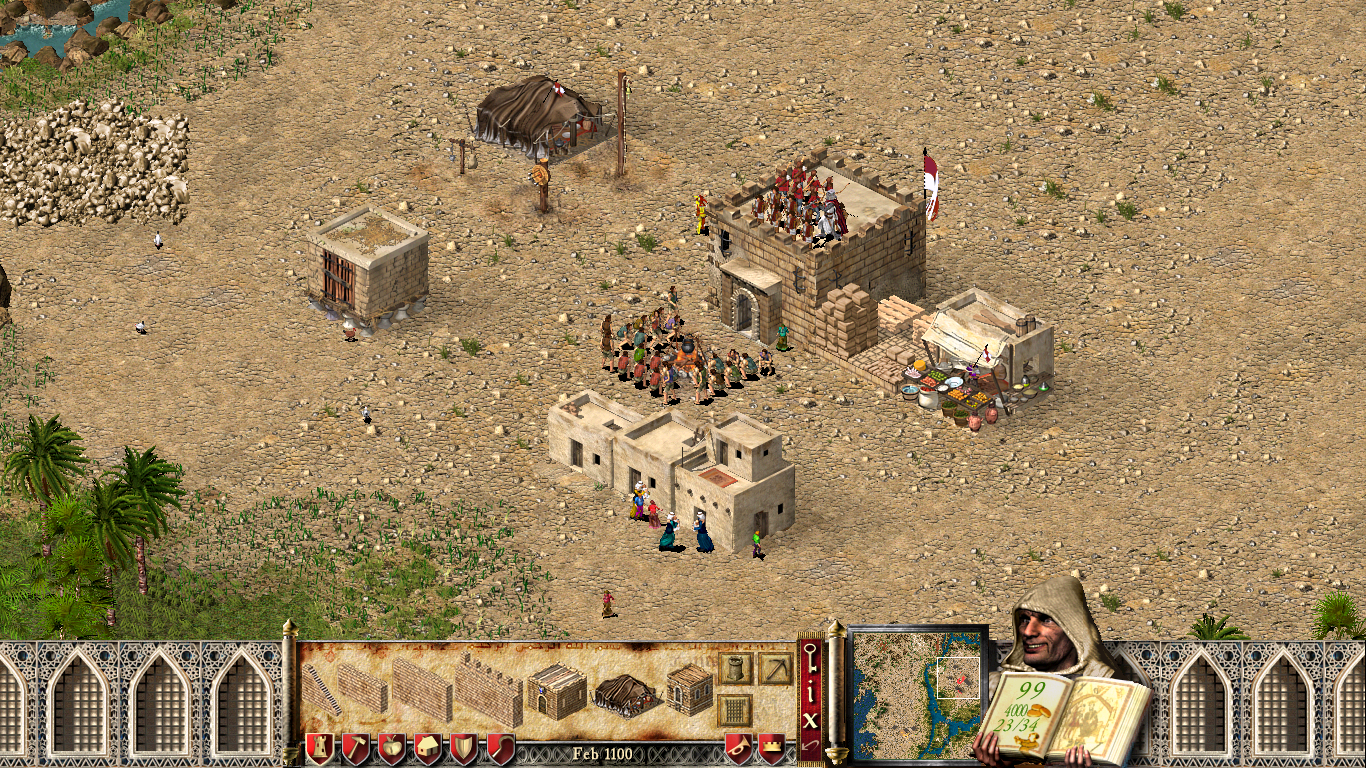Select the barracks building with flat roof
Viewport: 1366px width, 768px height.
tap(556, 690)
